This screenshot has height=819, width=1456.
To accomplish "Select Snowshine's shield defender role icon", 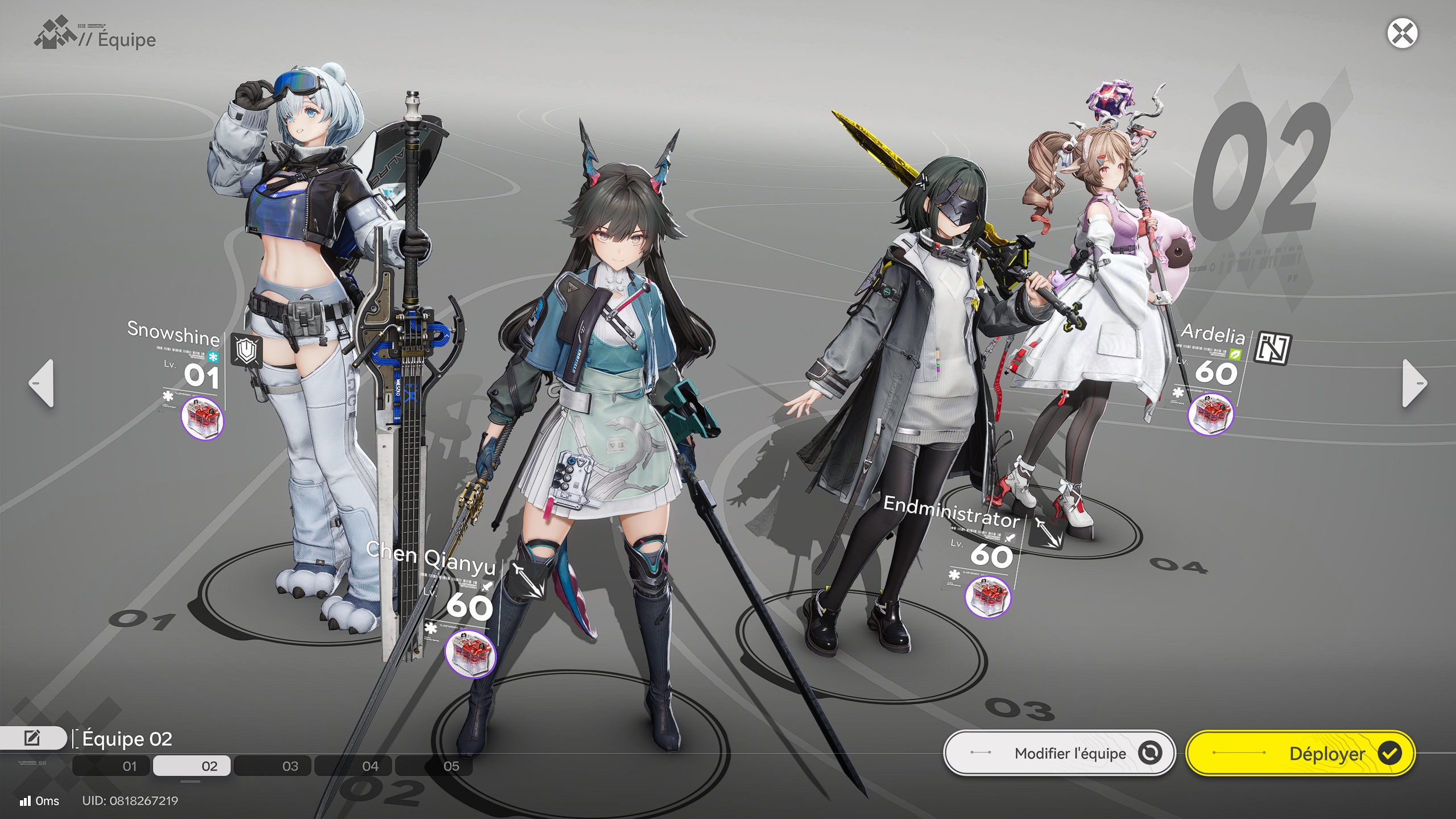I will click(x=246, y=350).
